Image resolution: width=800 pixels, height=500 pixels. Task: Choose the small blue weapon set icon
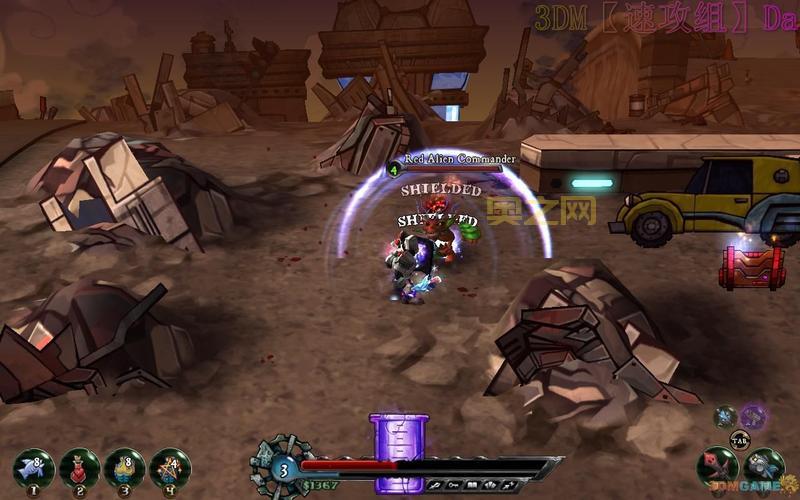726,416
